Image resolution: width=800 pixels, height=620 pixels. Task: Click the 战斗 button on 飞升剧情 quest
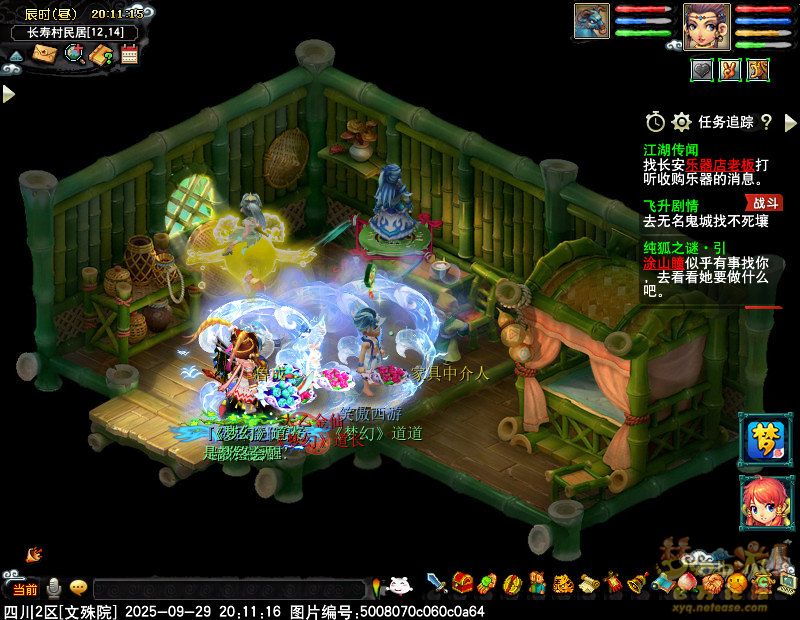[765, 203]
